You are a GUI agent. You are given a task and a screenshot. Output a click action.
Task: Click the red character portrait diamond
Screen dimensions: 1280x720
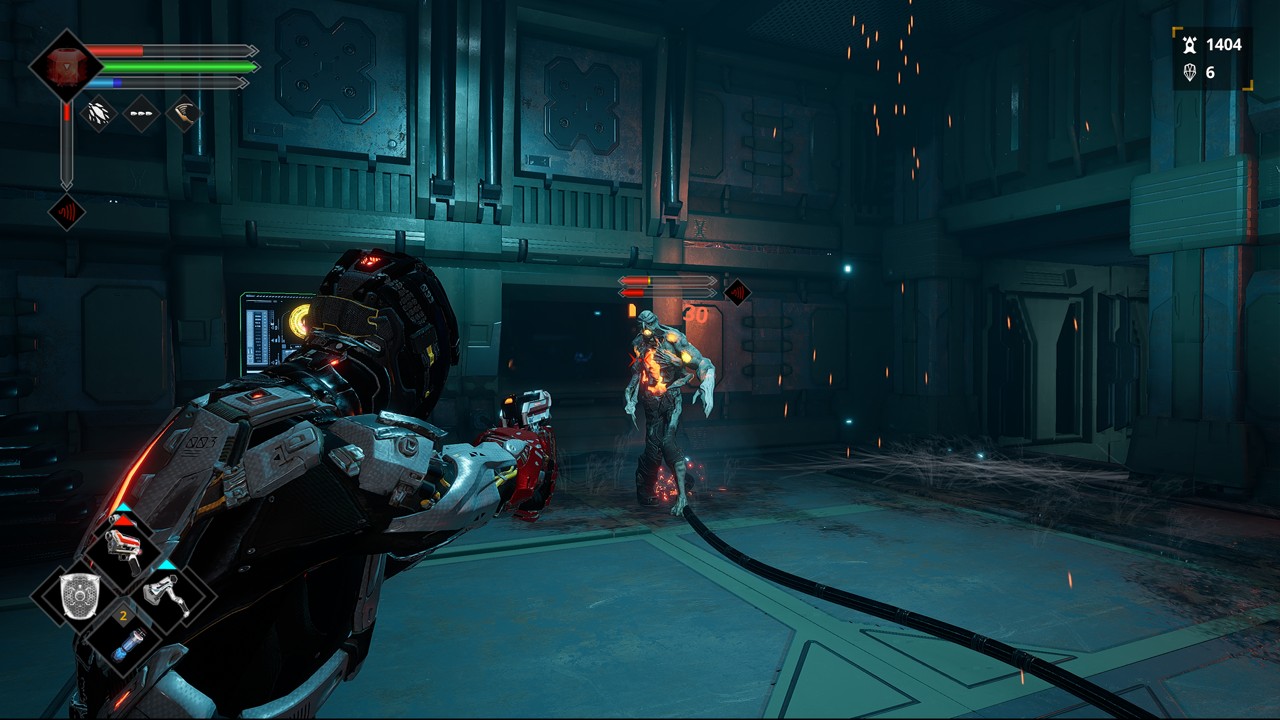(x=65, y=65)
